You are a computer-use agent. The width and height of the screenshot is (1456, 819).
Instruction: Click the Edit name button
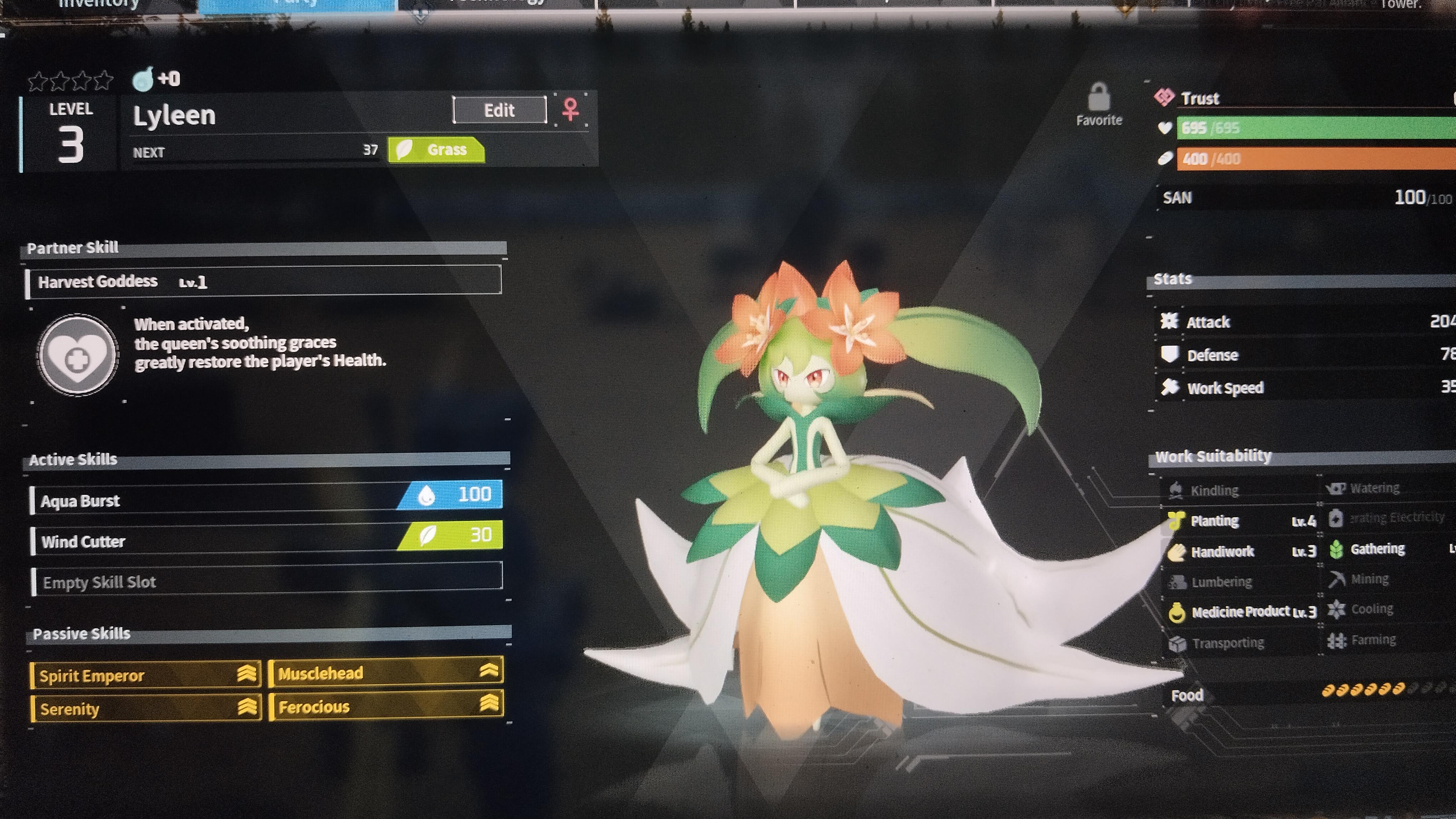point(499,110)
